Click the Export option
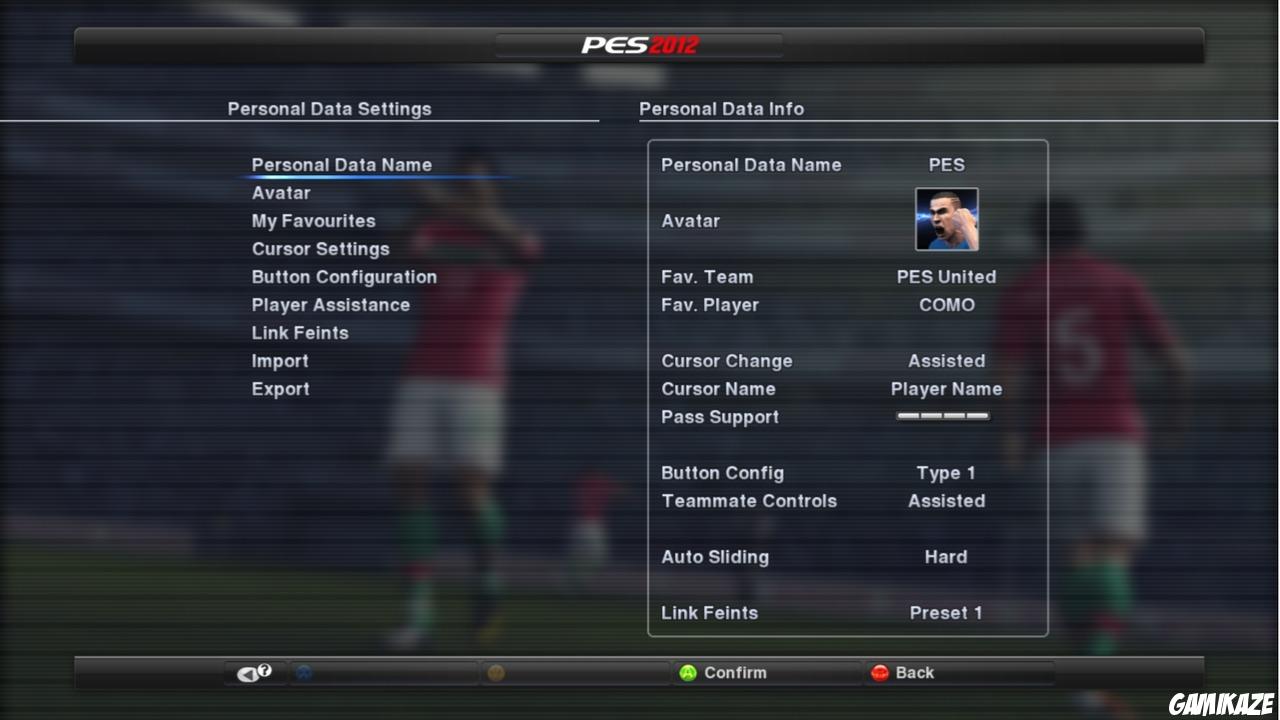 click(x=280, y=388)
